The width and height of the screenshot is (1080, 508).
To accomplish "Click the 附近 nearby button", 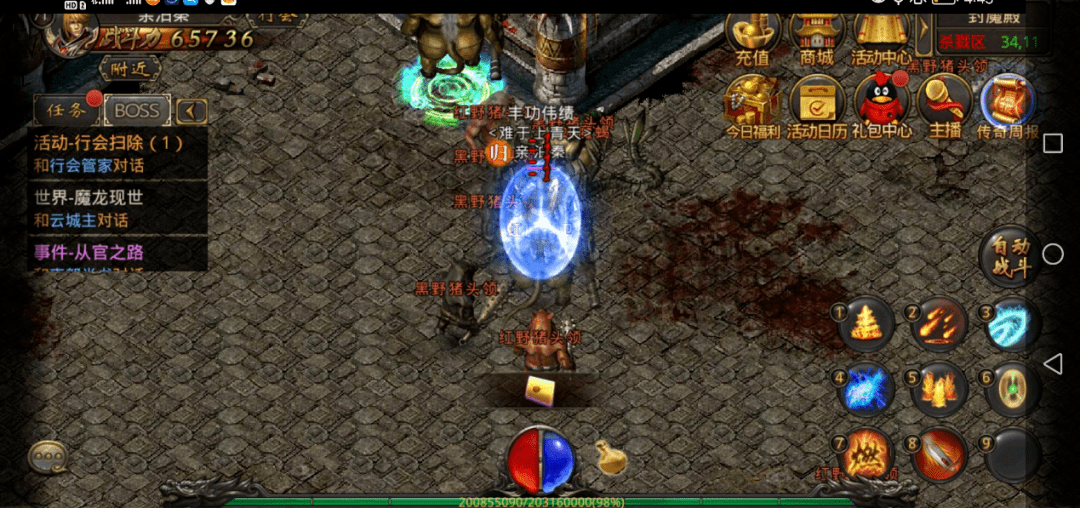I will pos(130,68).
